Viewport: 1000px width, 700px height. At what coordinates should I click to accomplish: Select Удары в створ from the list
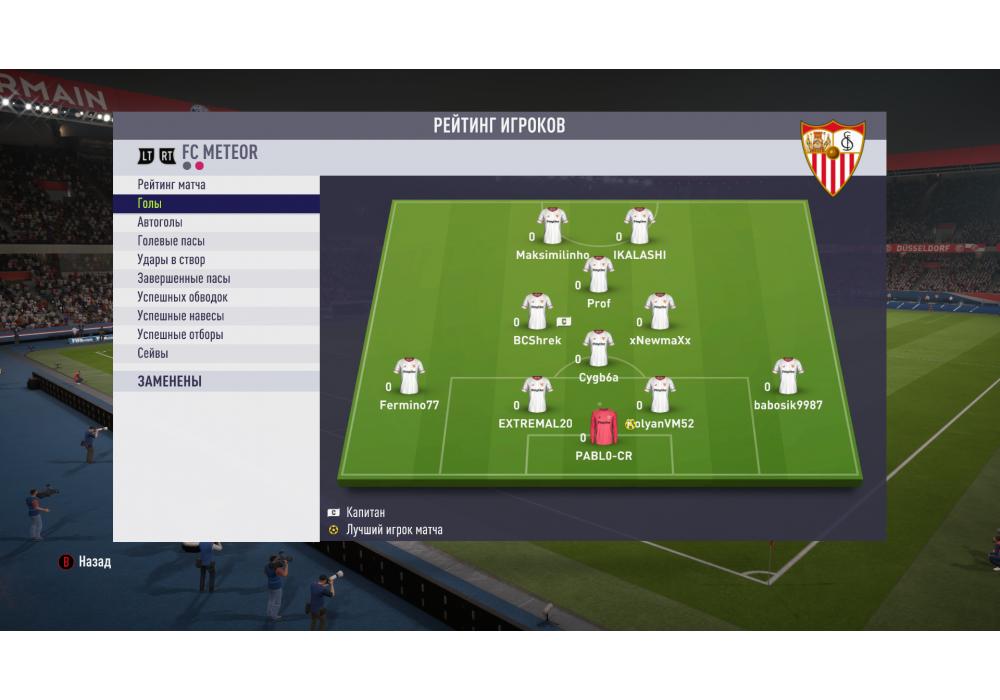pos(216,260)
